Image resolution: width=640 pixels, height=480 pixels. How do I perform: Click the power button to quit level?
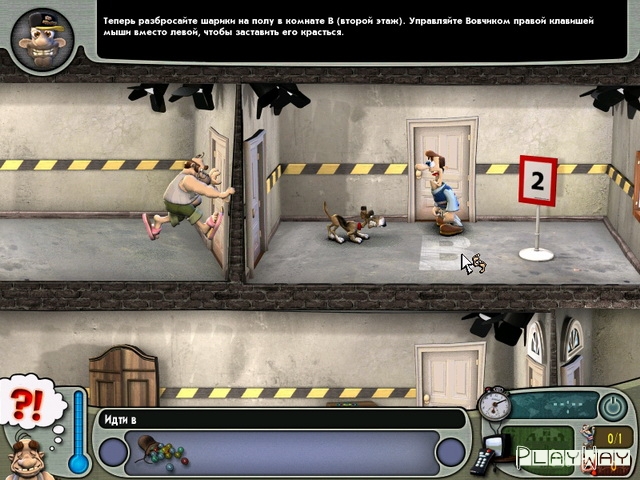[x=610, y=407]
